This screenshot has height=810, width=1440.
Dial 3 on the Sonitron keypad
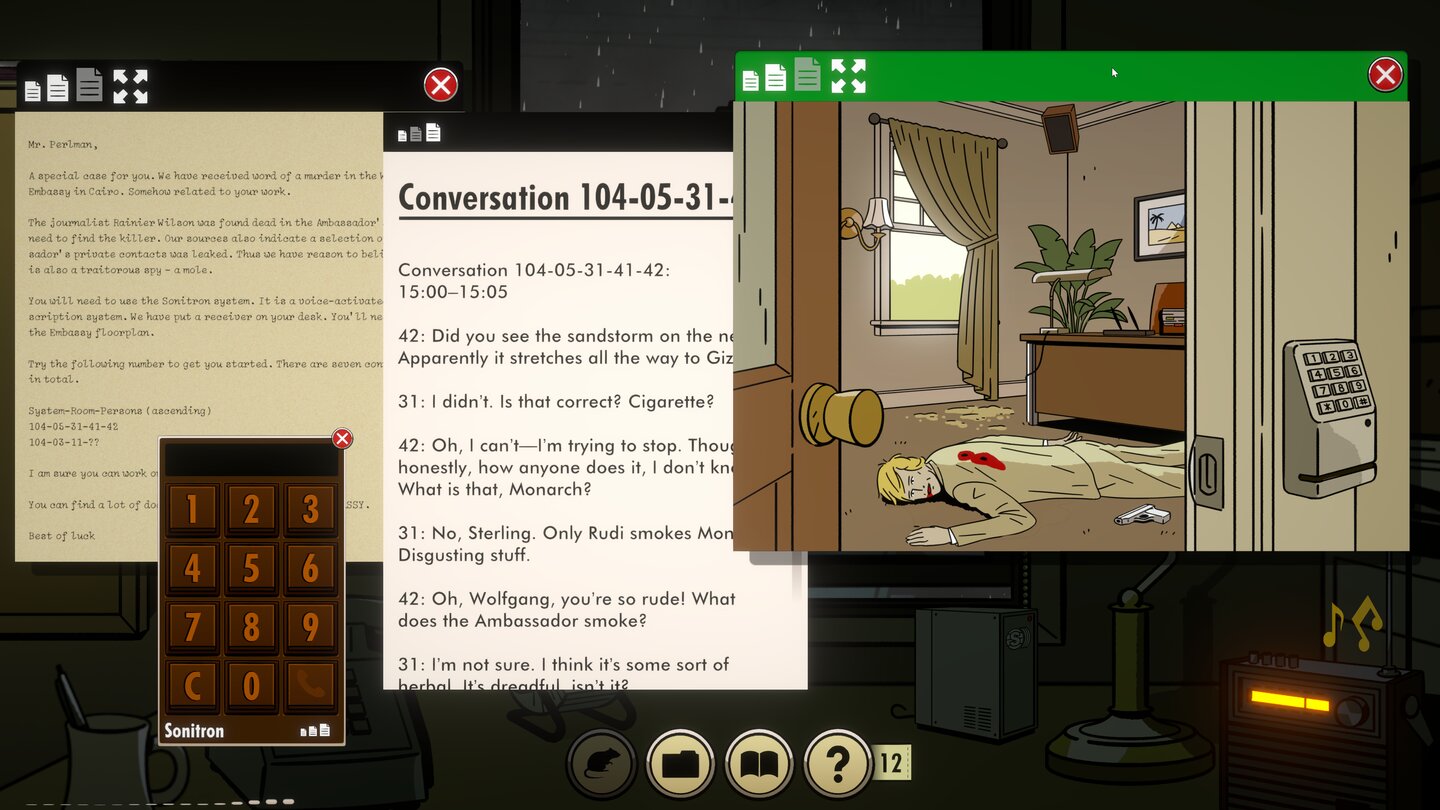310,510
